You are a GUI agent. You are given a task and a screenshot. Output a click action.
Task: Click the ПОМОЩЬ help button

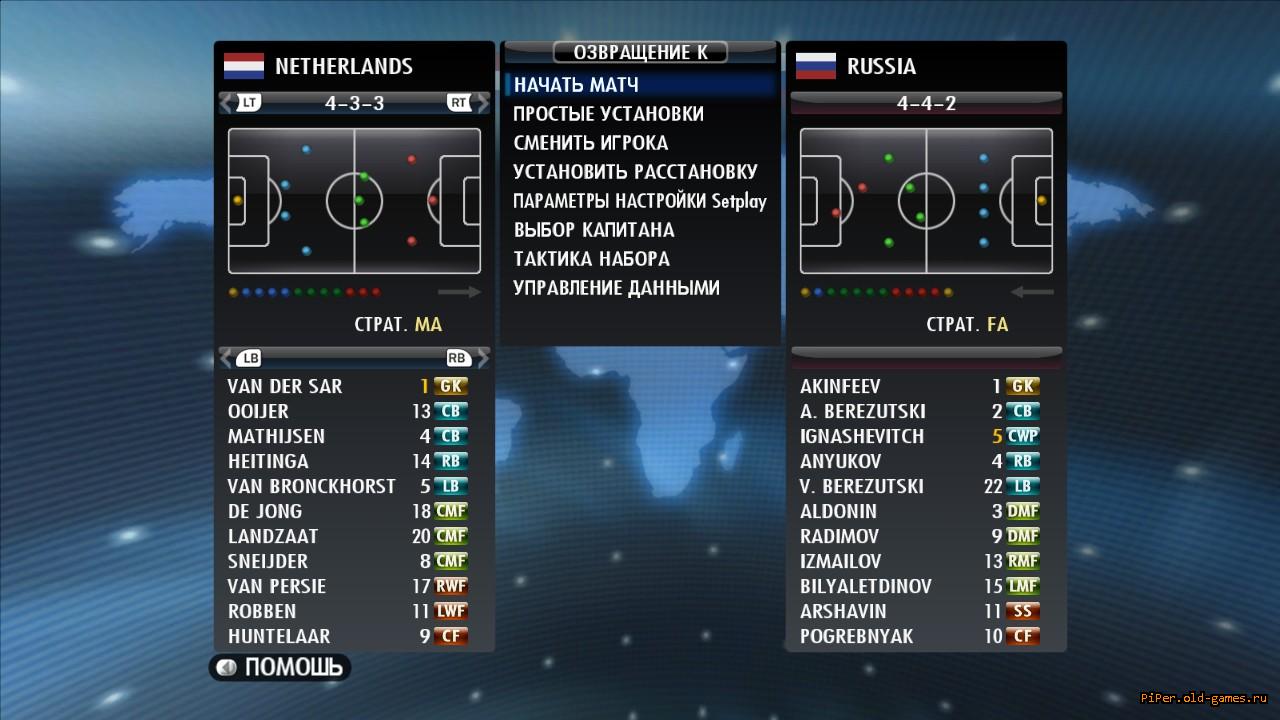[280, 667]
